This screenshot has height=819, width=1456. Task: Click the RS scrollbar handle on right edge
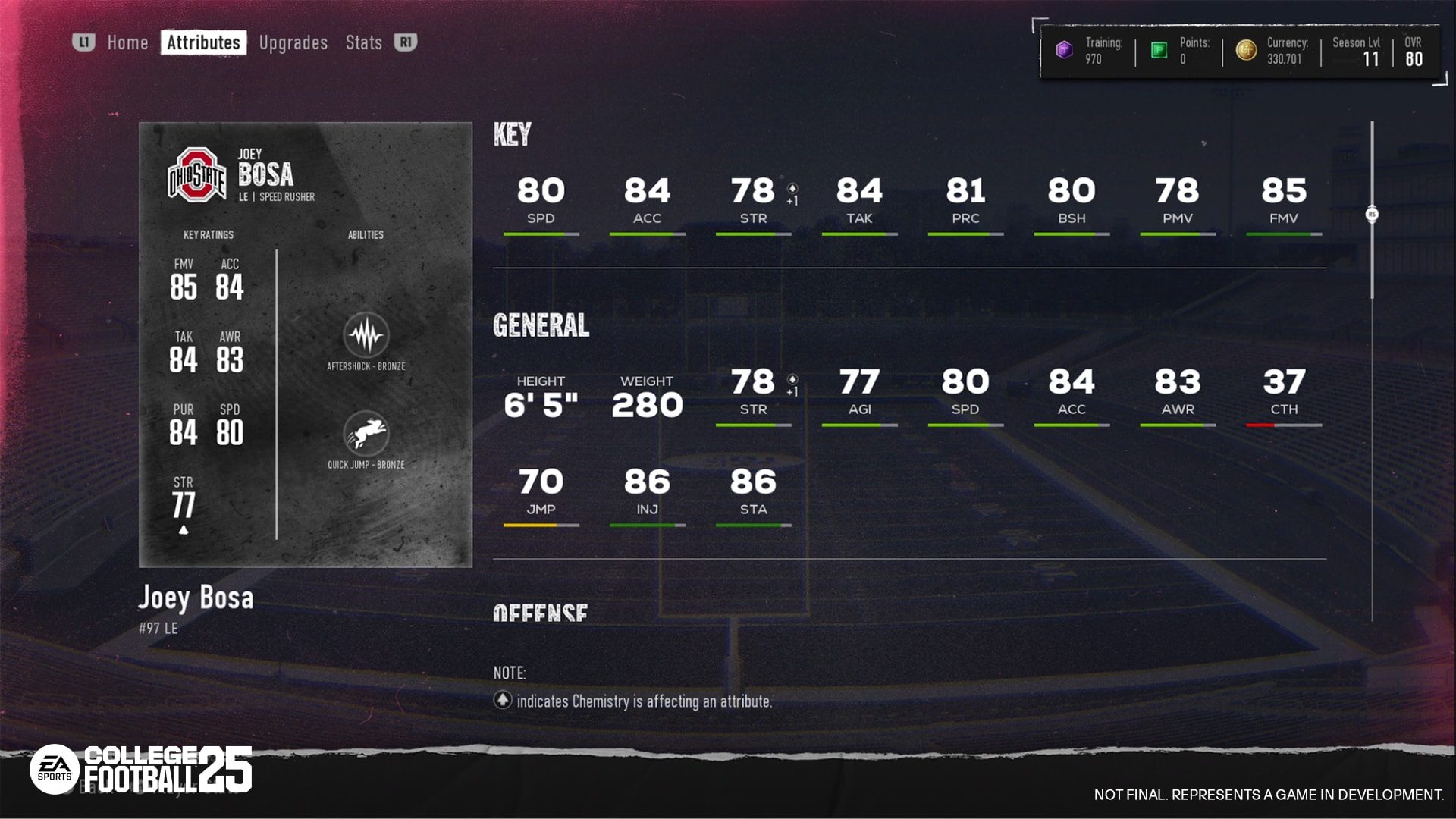[1372, 215]
